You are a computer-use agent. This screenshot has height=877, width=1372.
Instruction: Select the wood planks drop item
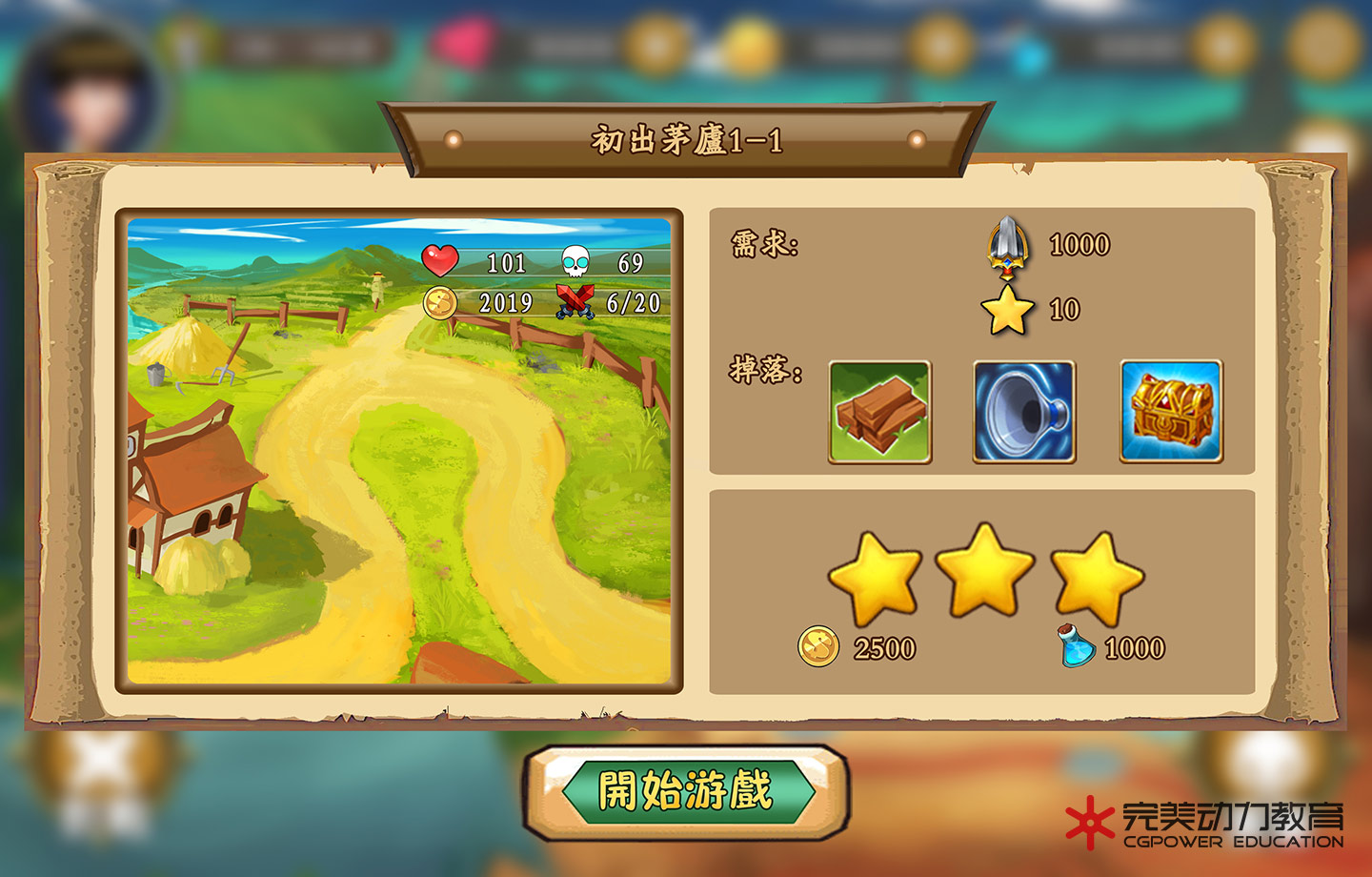click(x=879, y=412)
